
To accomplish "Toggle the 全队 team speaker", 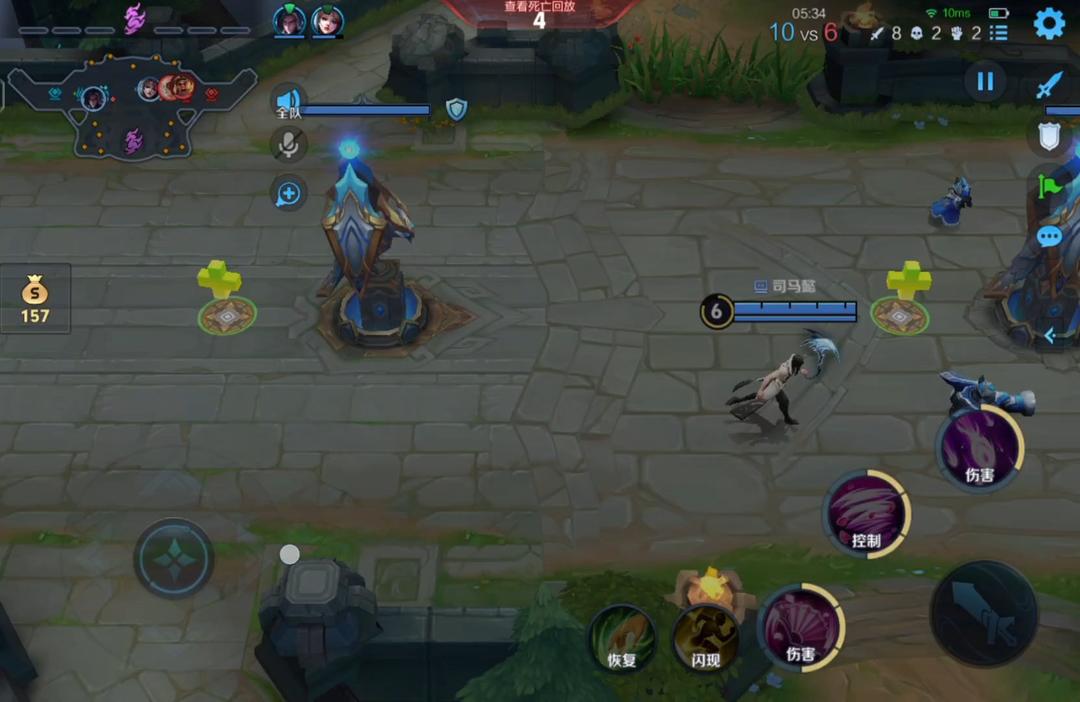I will 288,102.
